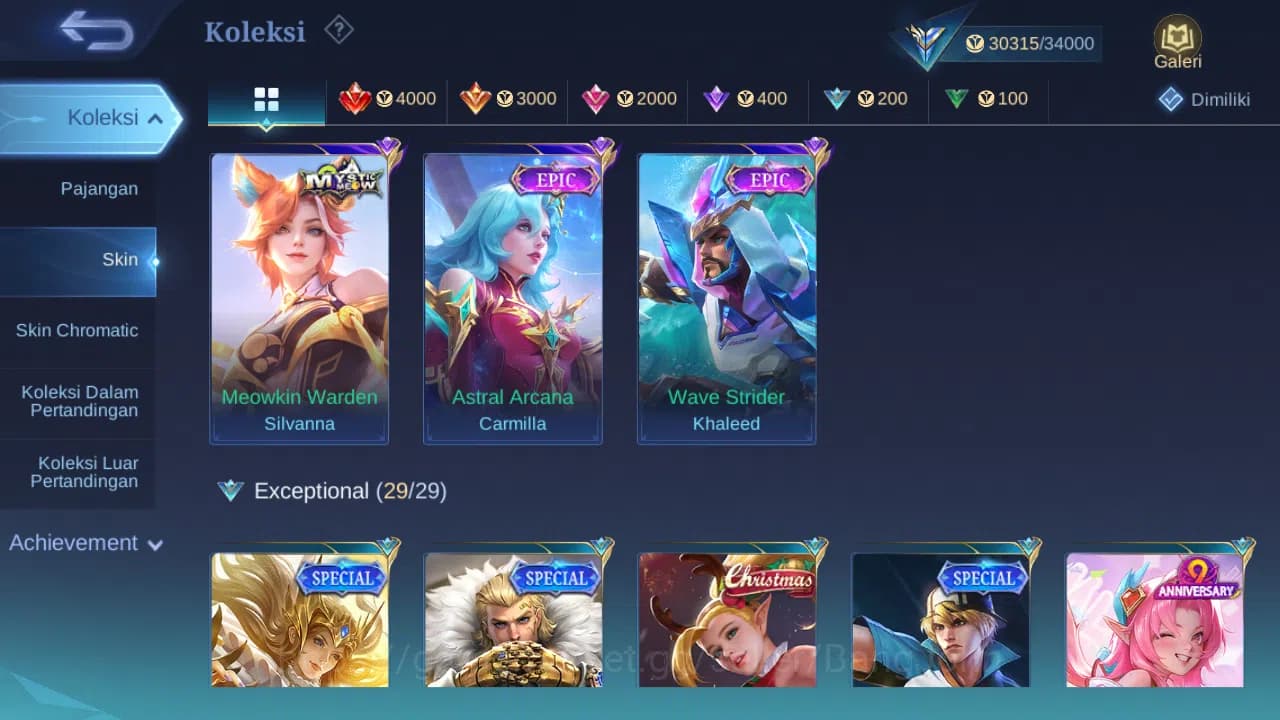Open the Astral Arcana Carmilla skin card
1280x720 pixels.
coord(513,295)
